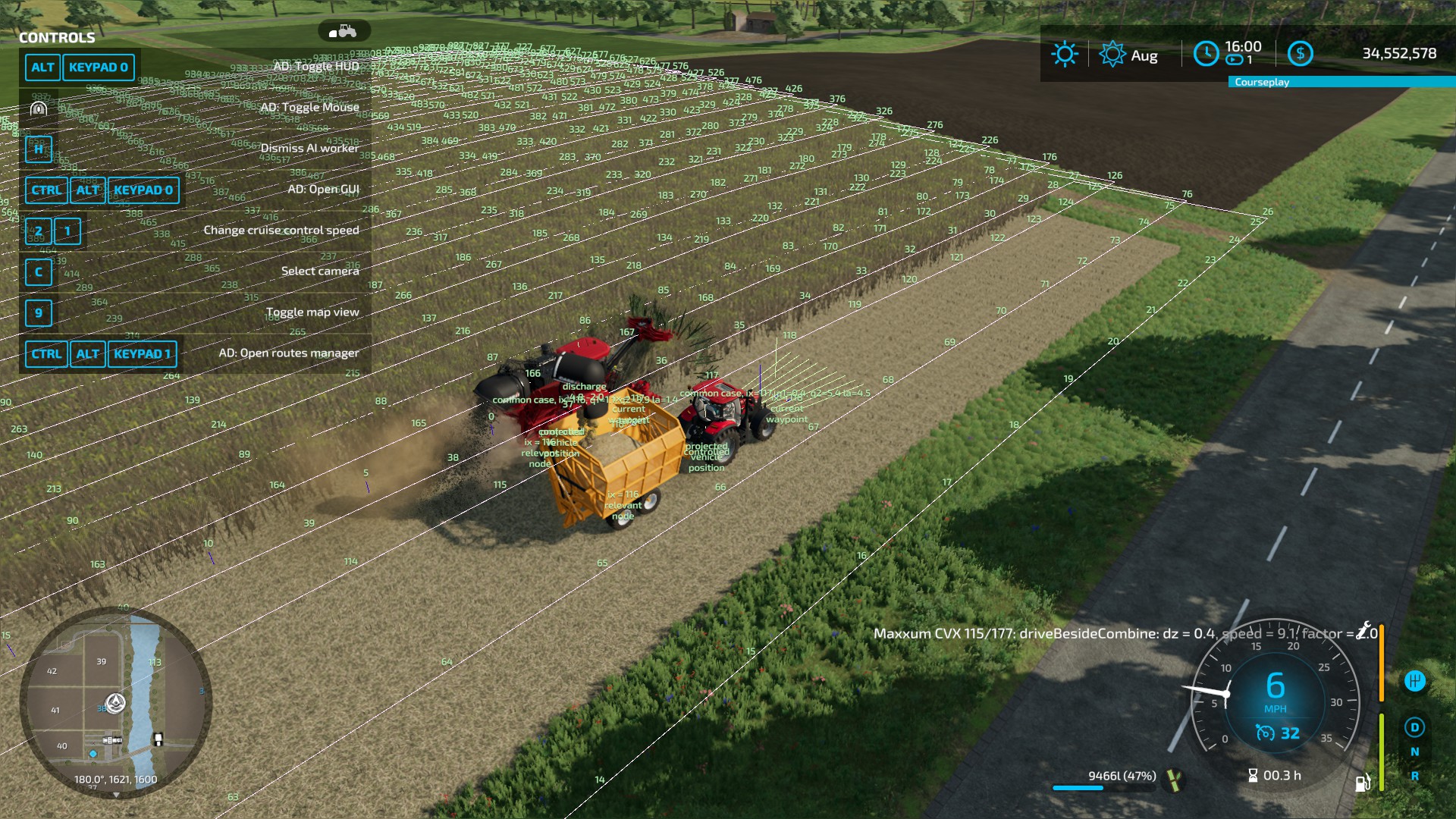
Task: Click the August forecast sun icon
Action: [1112, 53]
